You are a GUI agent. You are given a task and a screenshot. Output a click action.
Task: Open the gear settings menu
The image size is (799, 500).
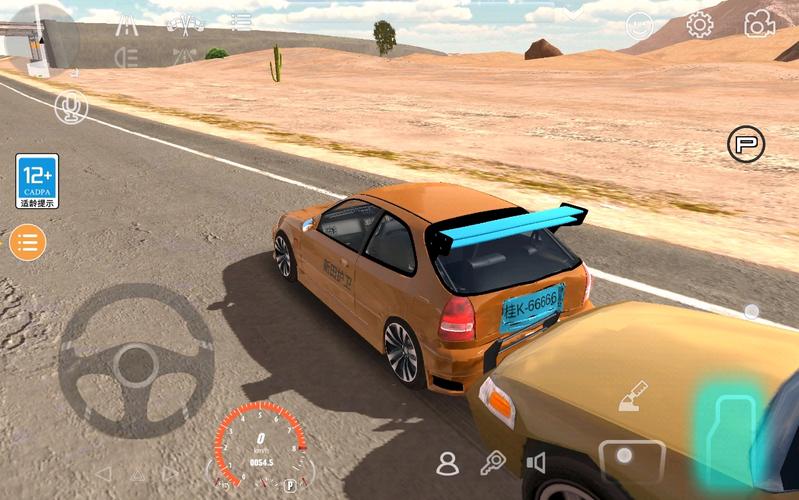point(699,25)
